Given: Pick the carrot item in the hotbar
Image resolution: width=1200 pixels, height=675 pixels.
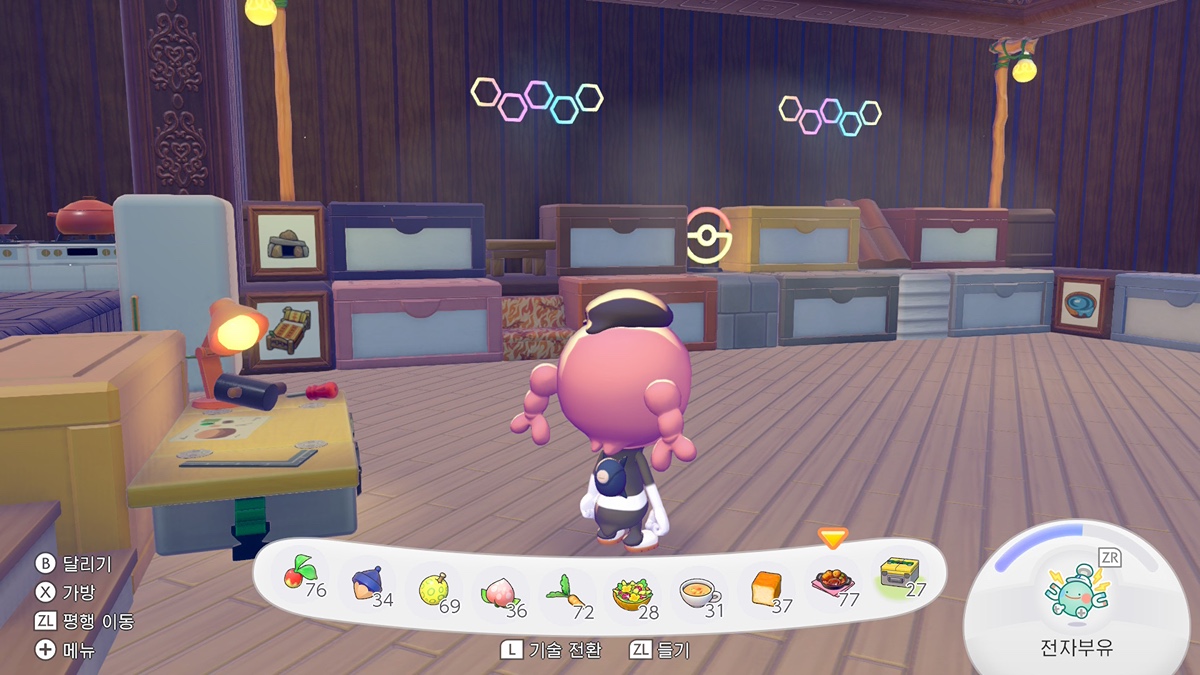Looking at the screenshot, I should point(564,594).
